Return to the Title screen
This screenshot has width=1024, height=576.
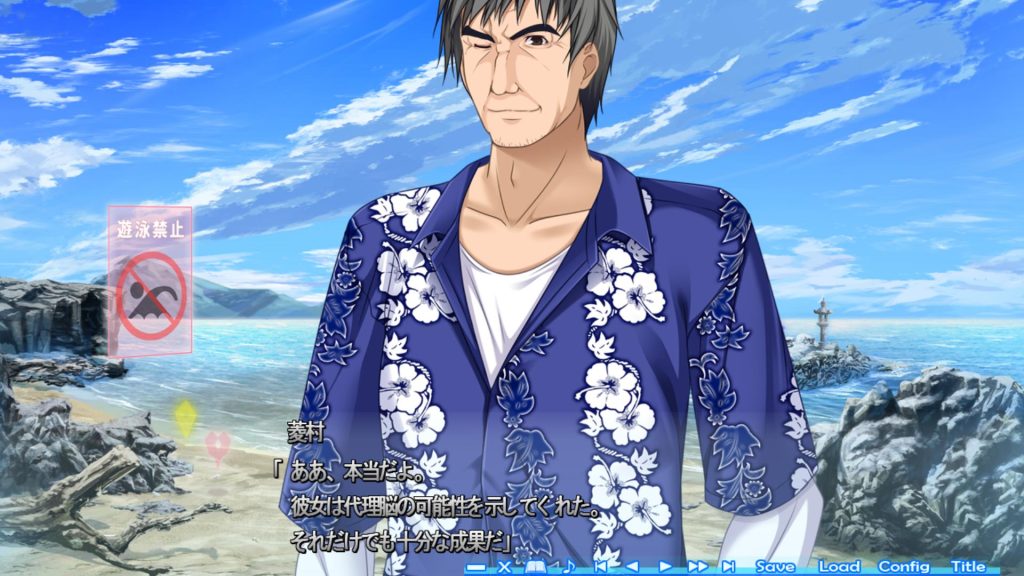click(968, 566)
